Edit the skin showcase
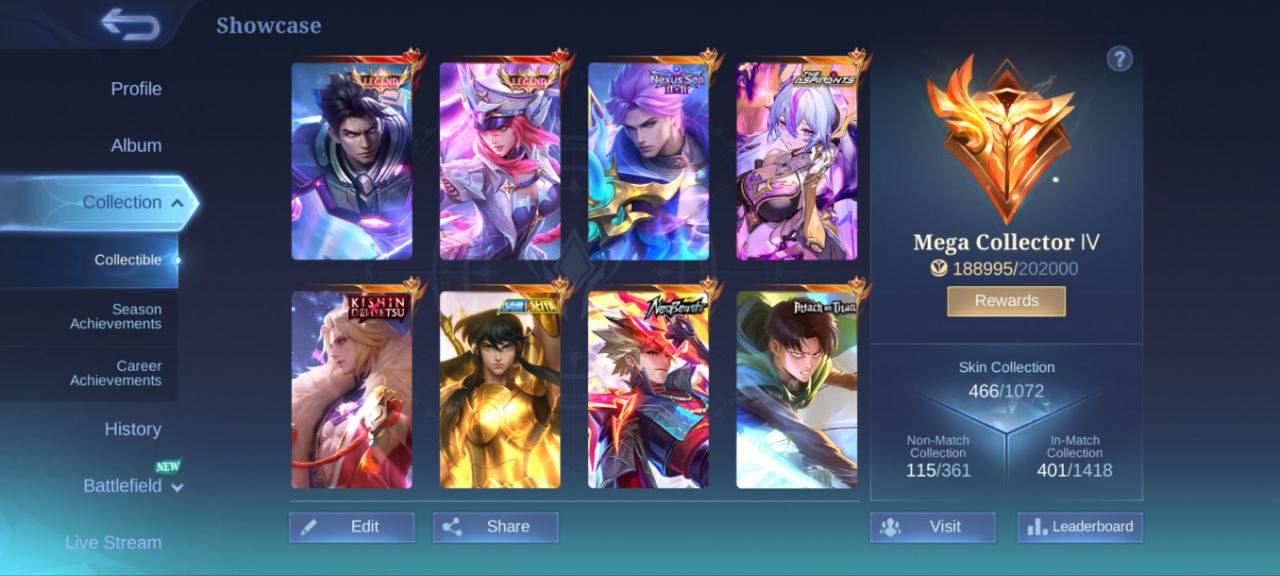 [x=352, y=527]
